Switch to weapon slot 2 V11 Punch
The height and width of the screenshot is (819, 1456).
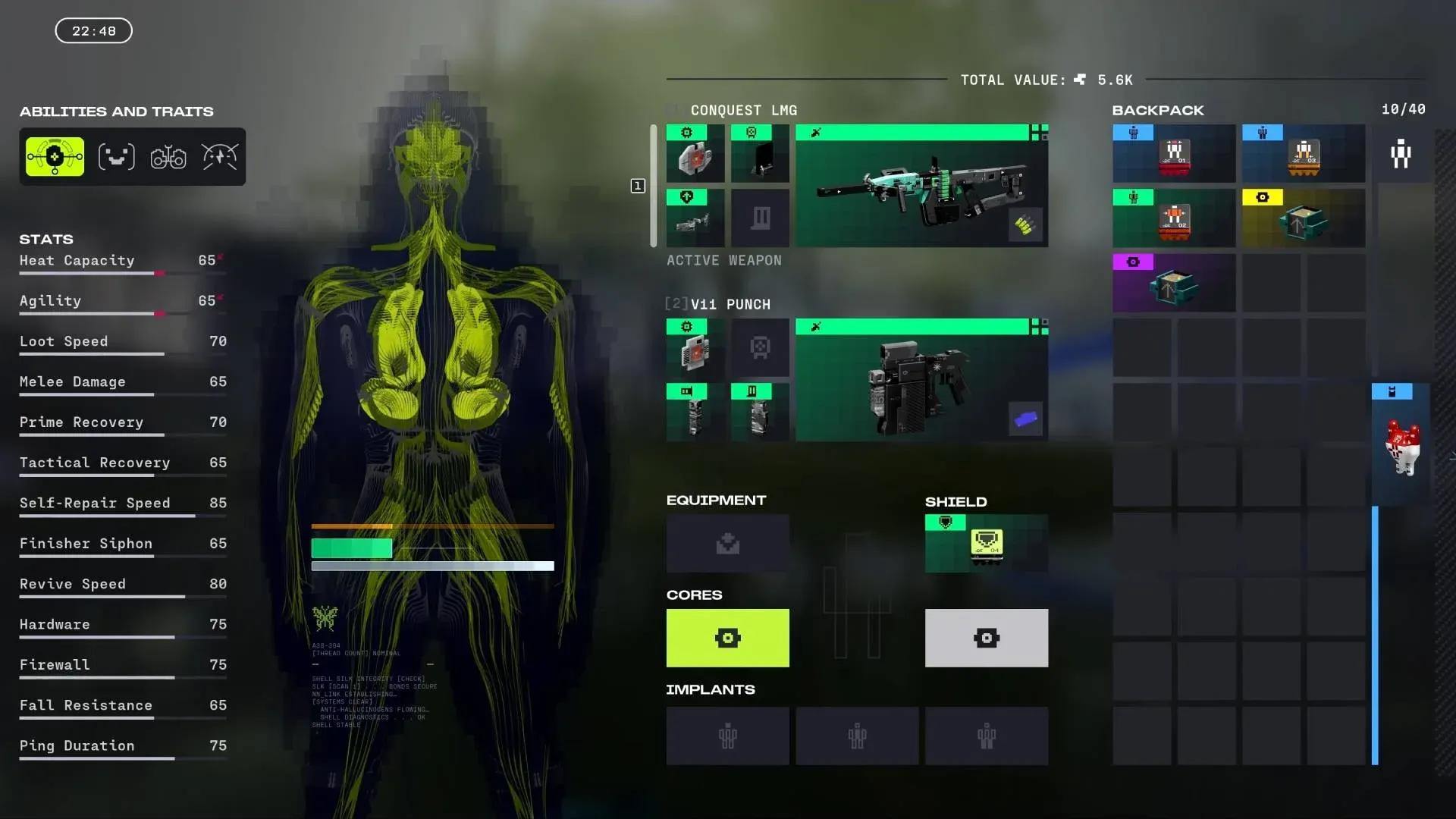(674, 303)
